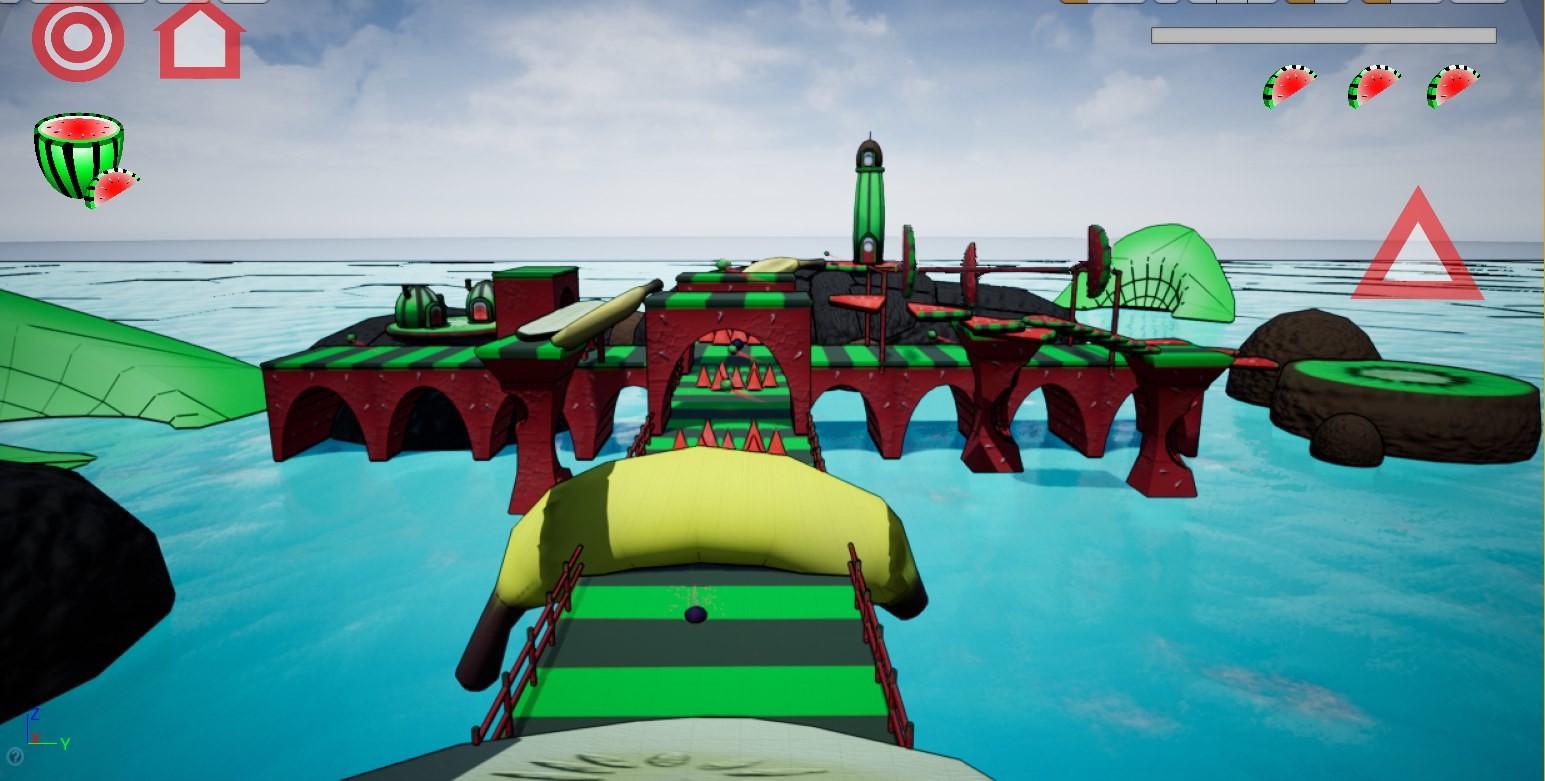Click the red bullseye restart icon
1545x781 pixels.
click(77, 40)
